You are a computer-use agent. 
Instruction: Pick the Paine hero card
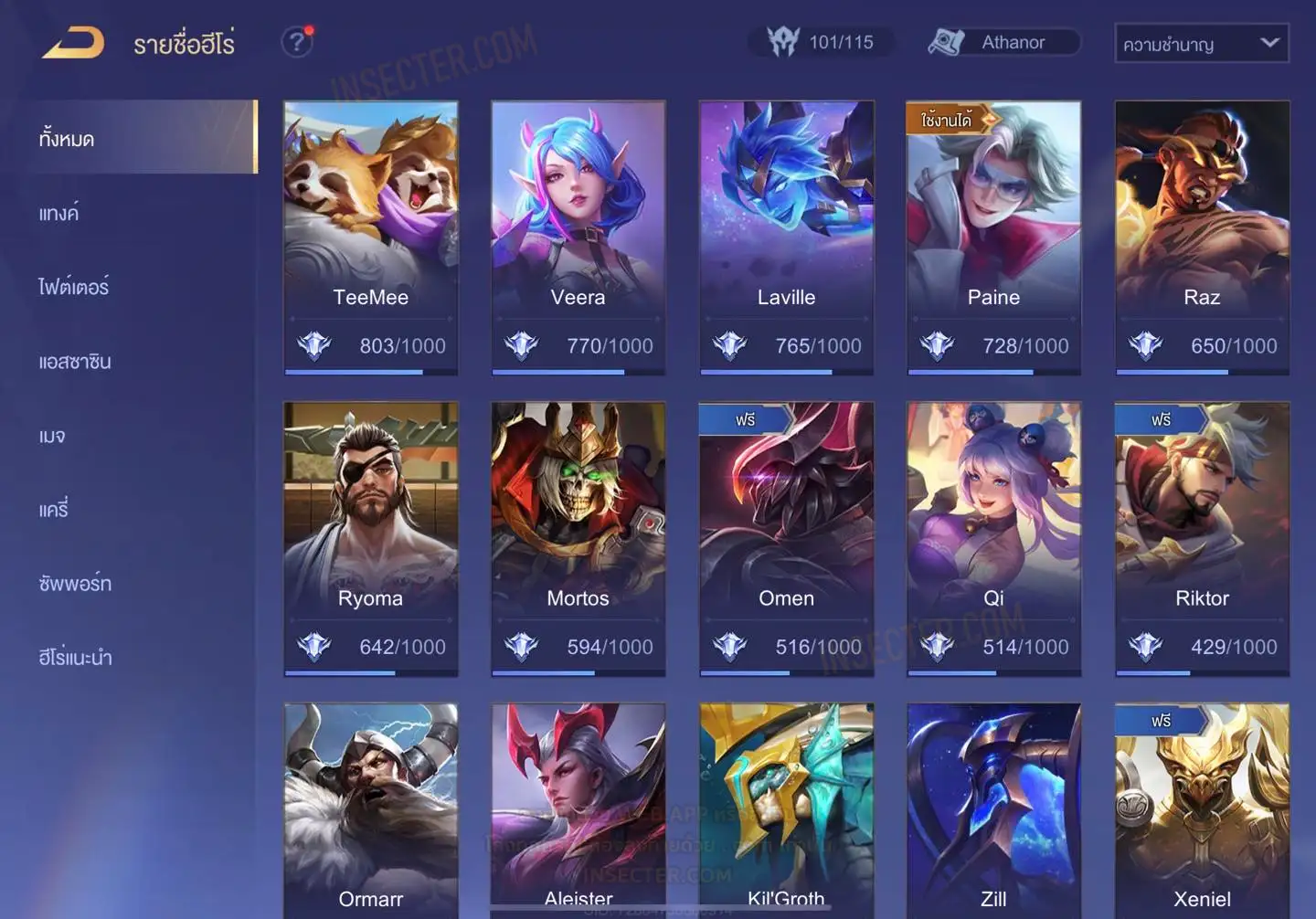[993, 238]
